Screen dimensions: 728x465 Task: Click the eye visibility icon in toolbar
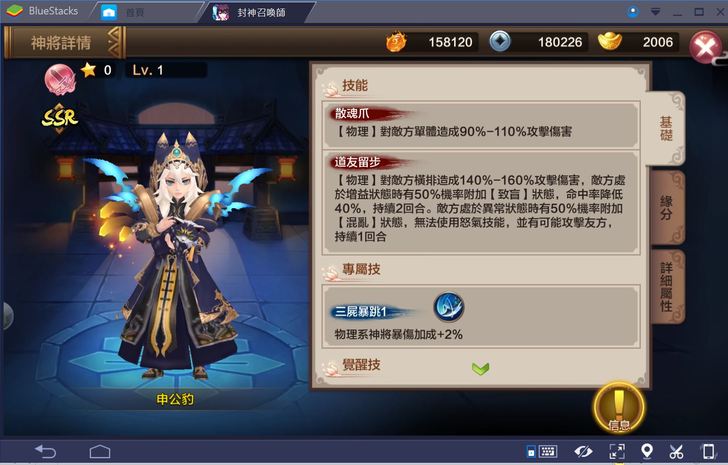[x=583, y=451]
